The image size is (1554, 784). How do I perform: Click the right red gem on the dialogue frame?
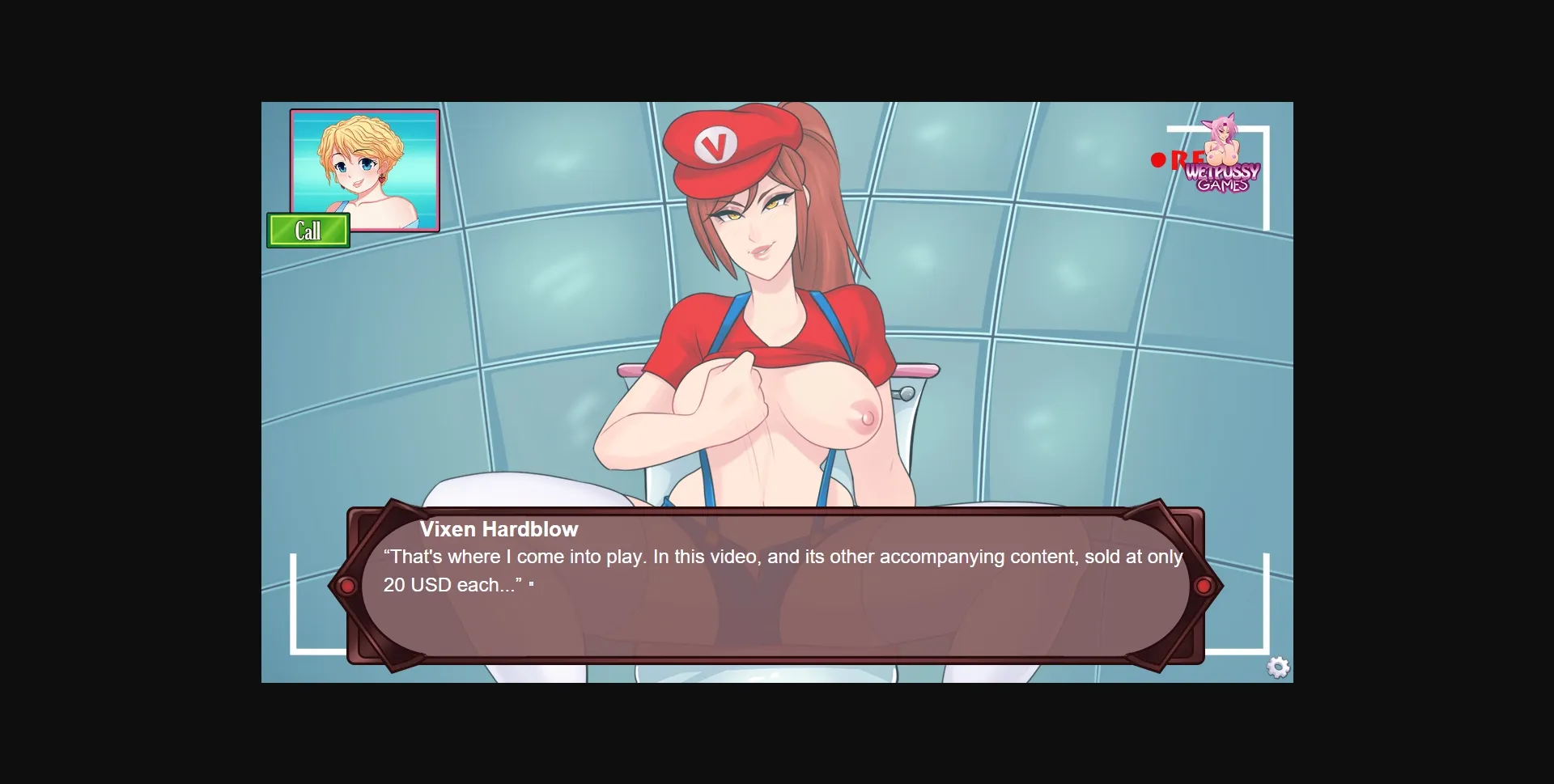point(1205,584)
